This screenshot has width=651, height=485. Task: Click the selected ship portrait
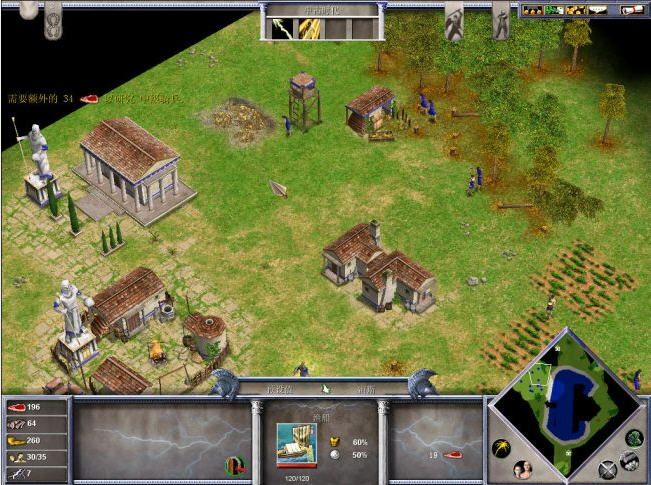[x=297, y=442]
